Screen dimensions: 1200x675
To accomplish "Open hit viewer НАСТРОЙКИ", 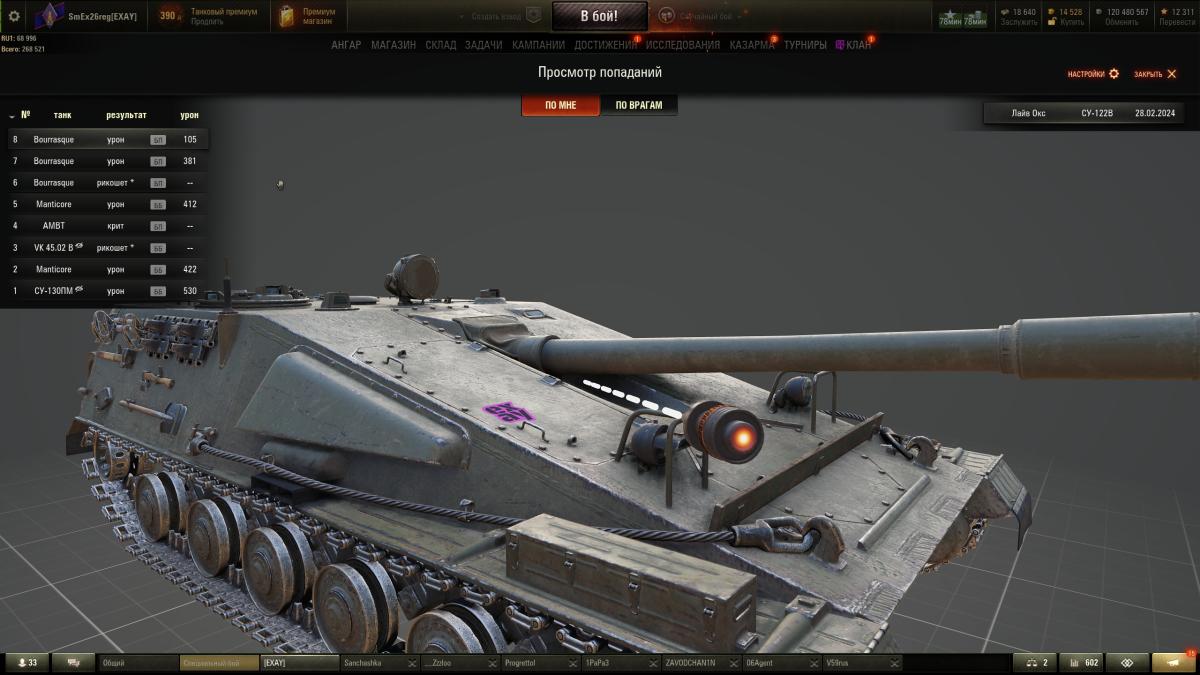I will 1093,74.
